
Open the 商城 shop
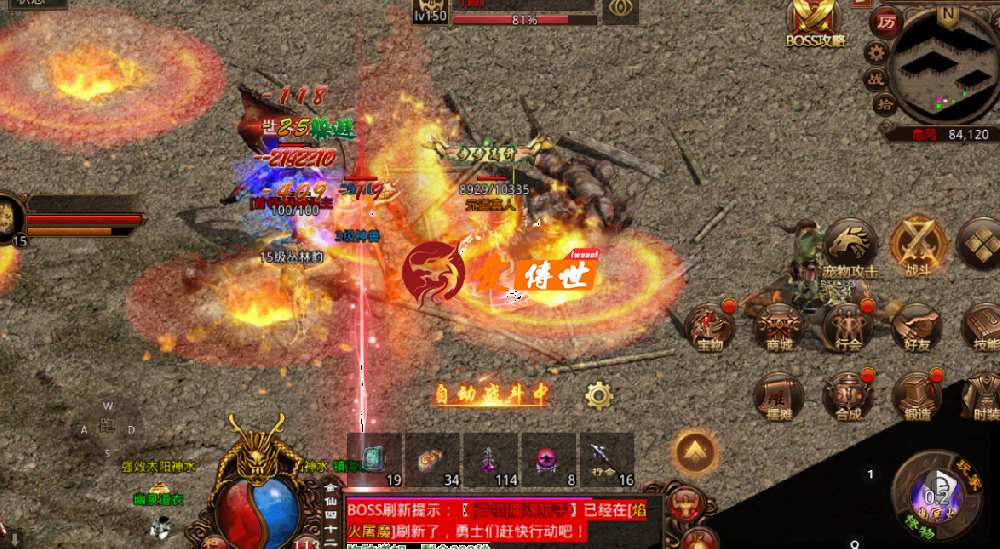pos(778,327)
